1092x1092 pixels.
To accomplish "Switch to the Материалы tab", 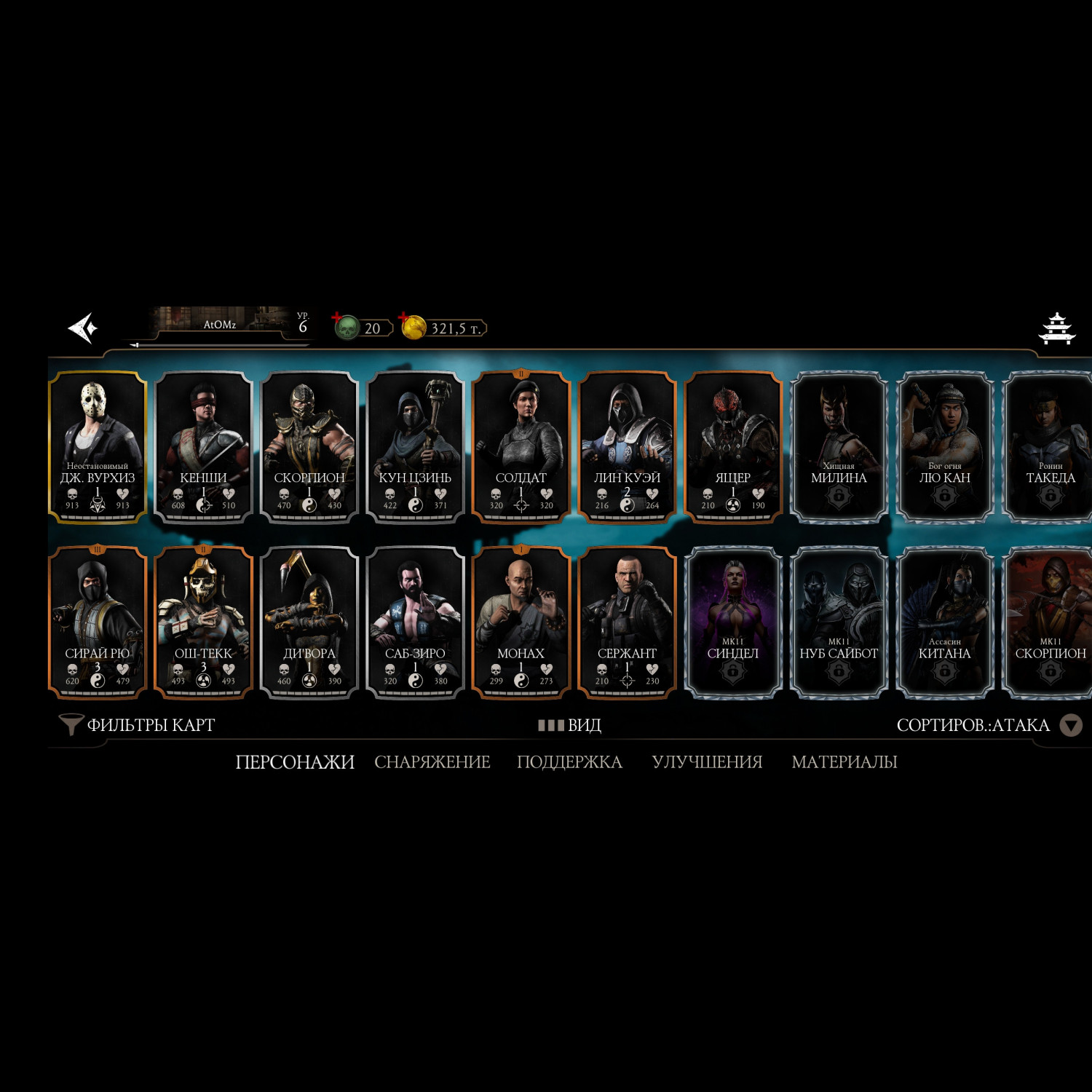I will [844, 762].
